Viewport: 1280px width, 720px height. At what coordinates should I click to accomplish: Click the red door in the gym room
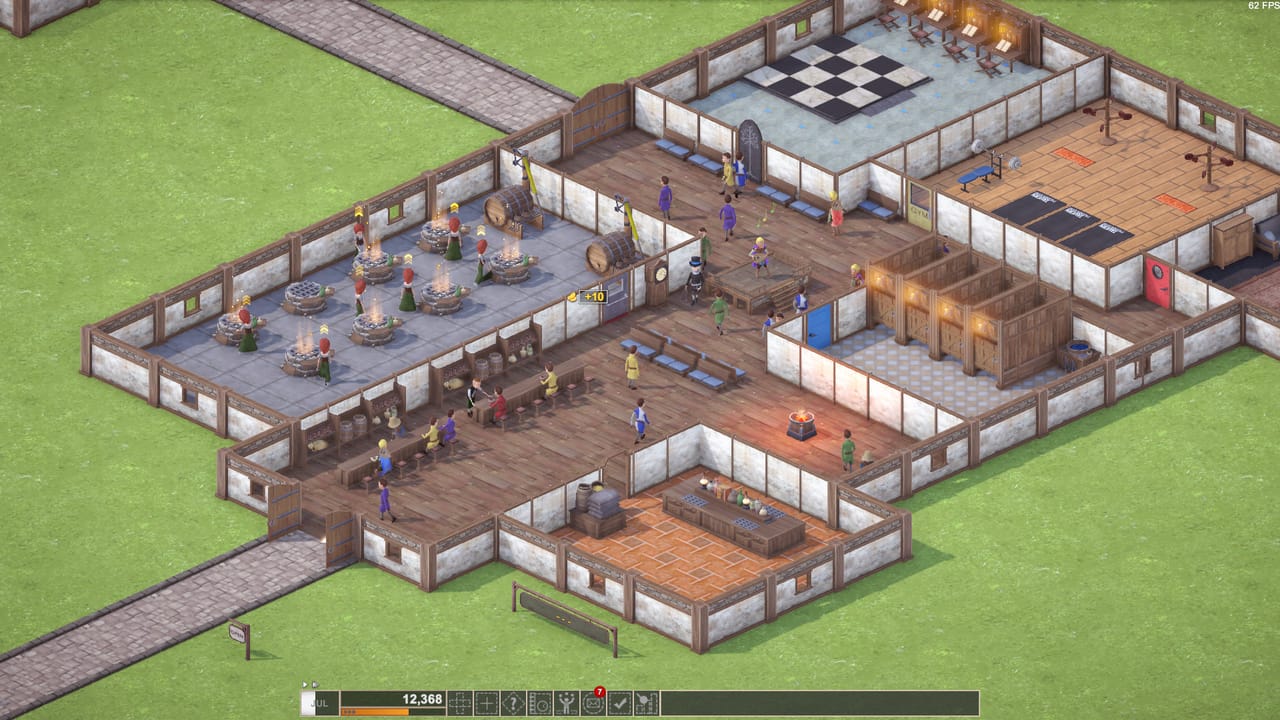point(1157,281)
